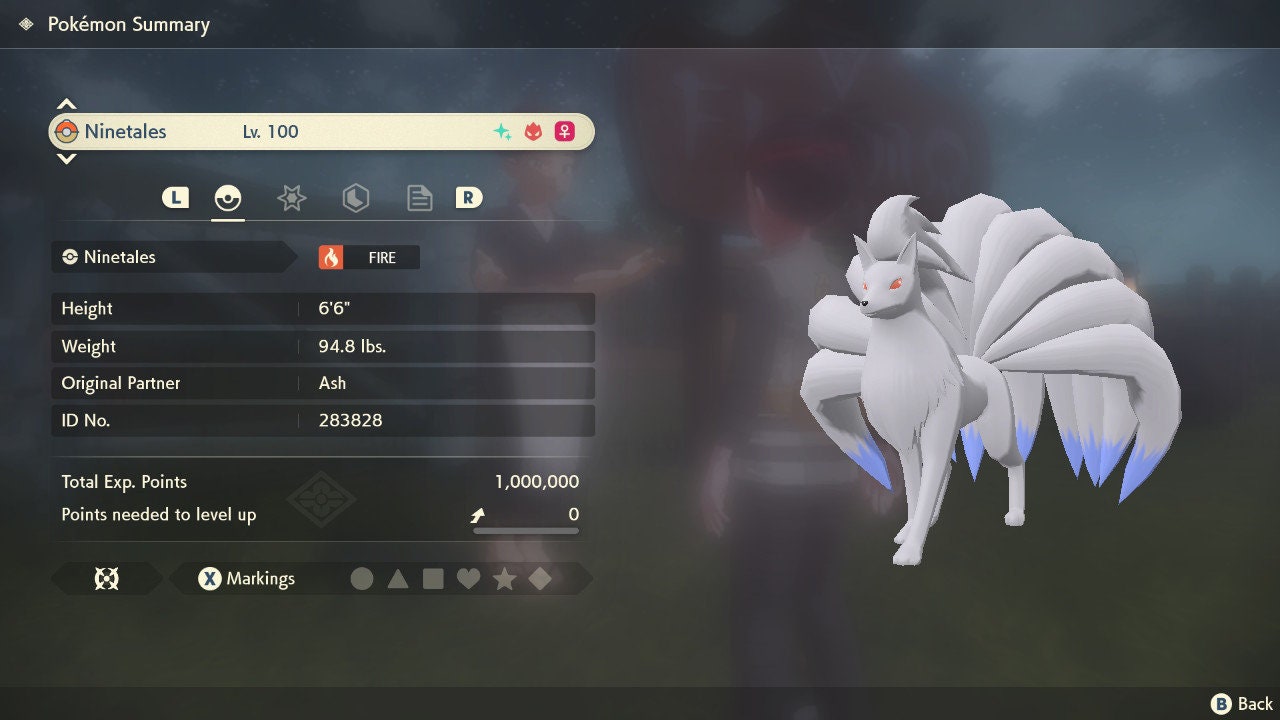This screenshot has width=1280, height=720.
Task: Click the female gender symbol icon
Action: click(564, 131)
